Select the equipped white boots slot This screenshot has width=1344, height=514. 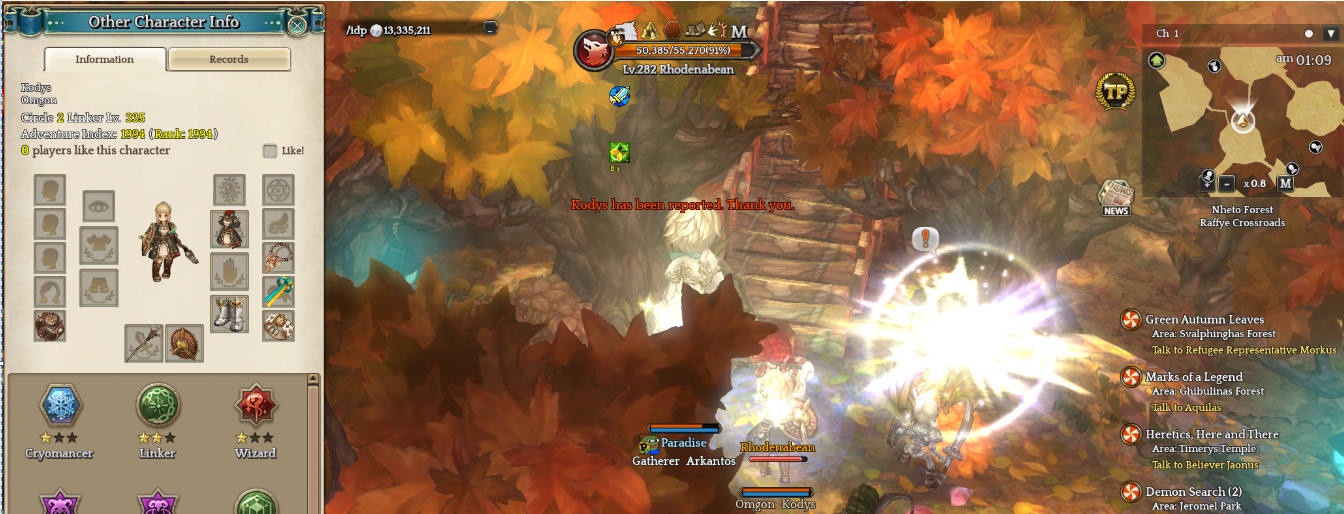coord(229,313)
